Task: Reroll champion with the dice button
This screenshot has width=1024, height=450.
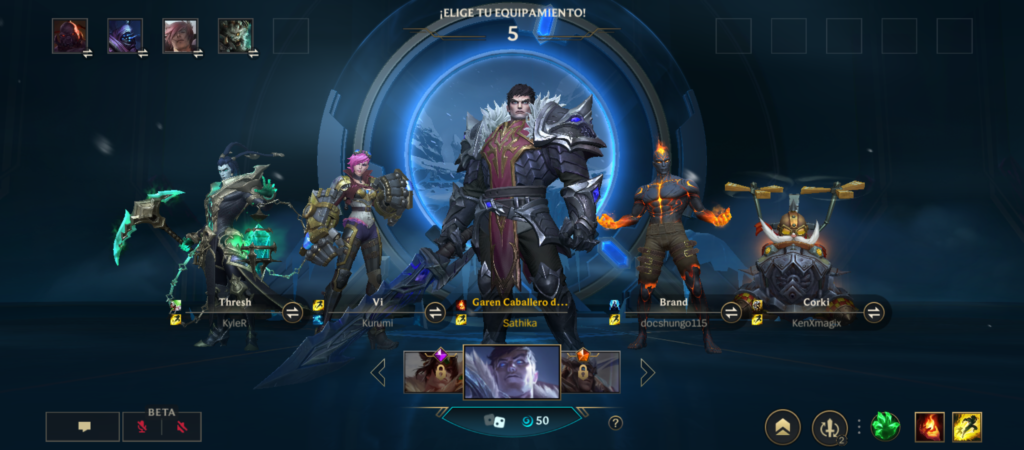Action: point(490,421)
